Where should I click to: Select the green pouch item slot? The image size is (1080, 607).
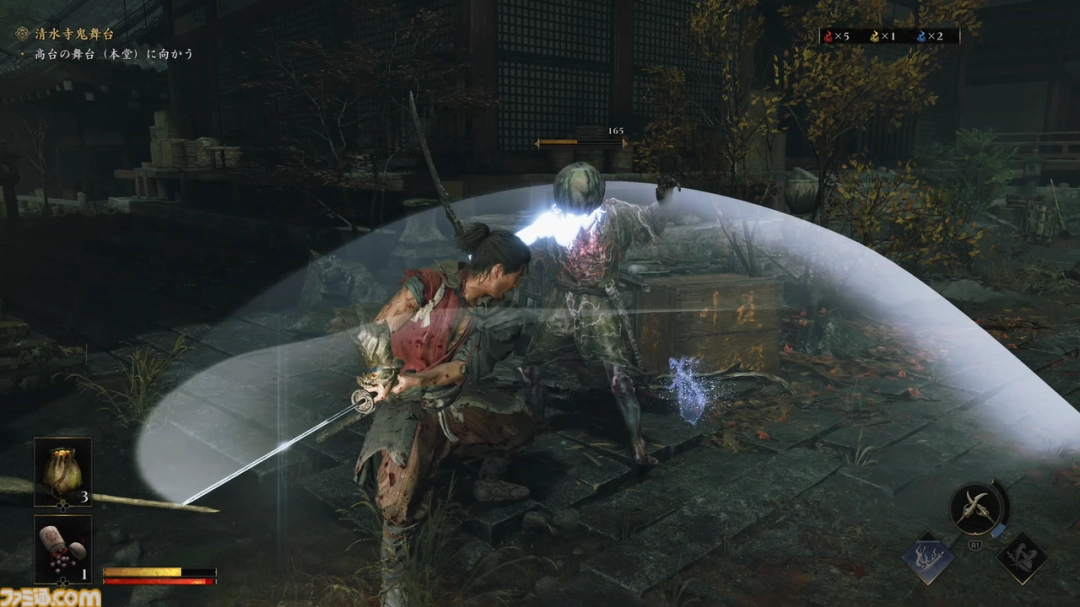[x=63, y=471]
